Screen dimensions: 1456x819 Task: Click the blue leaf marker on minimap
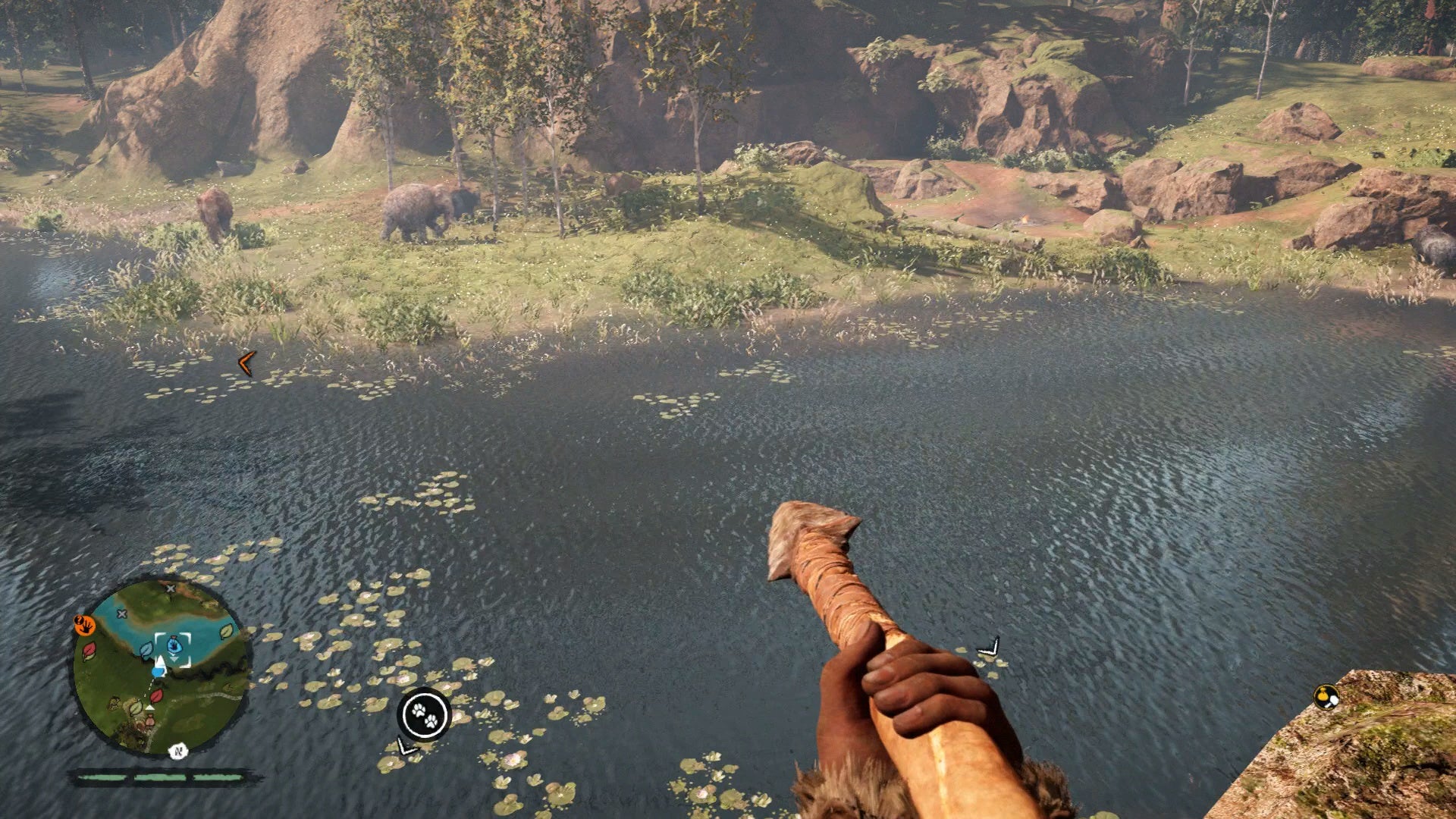pos(146,650)
